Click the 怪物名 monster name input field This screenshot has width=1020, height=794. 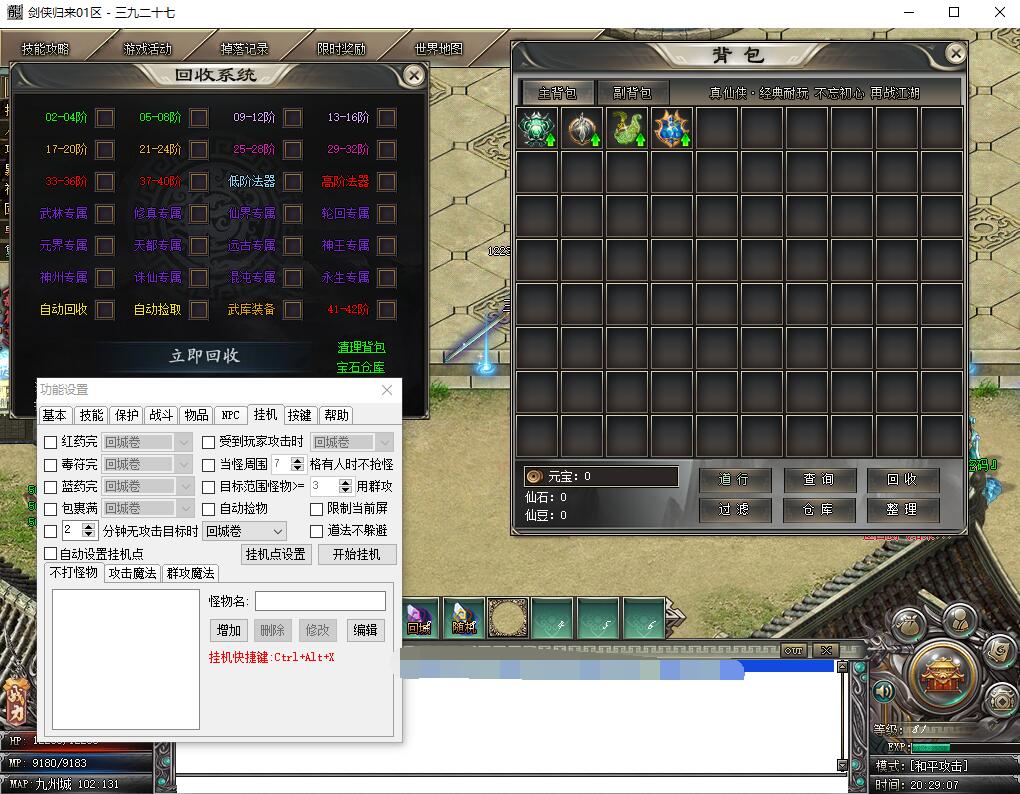coord(320,601)
